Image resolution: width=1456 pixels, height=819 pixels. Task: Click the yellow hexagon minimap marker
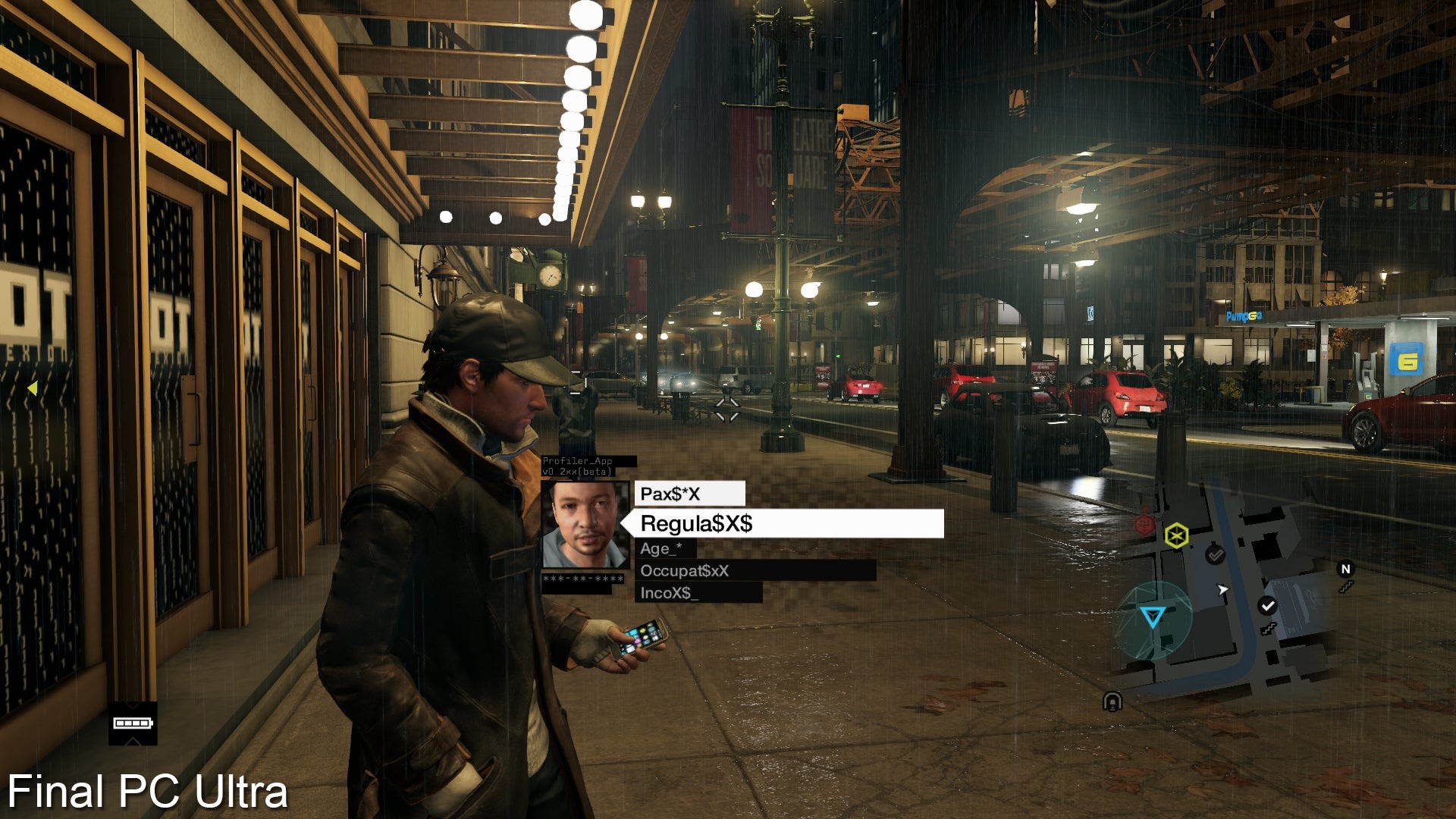click(1175, 535)
